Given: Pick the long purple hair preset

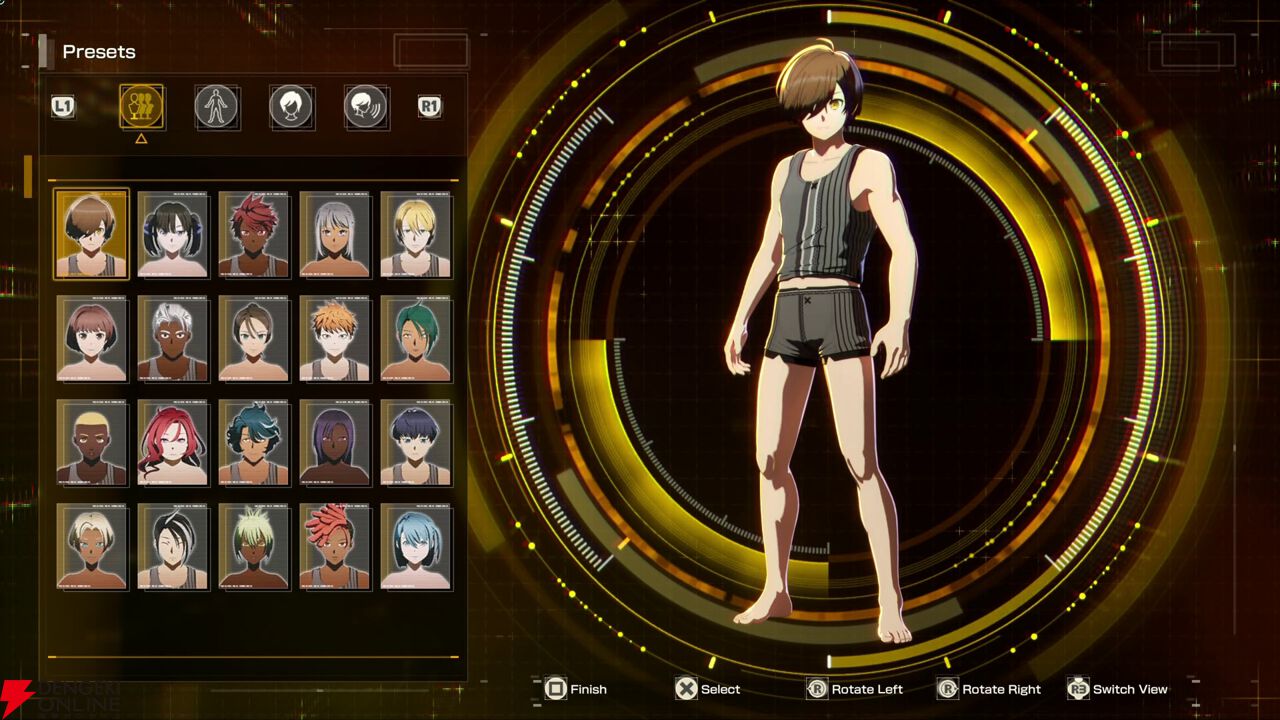Looking at the screenshot, I should [x=335, y=442].
